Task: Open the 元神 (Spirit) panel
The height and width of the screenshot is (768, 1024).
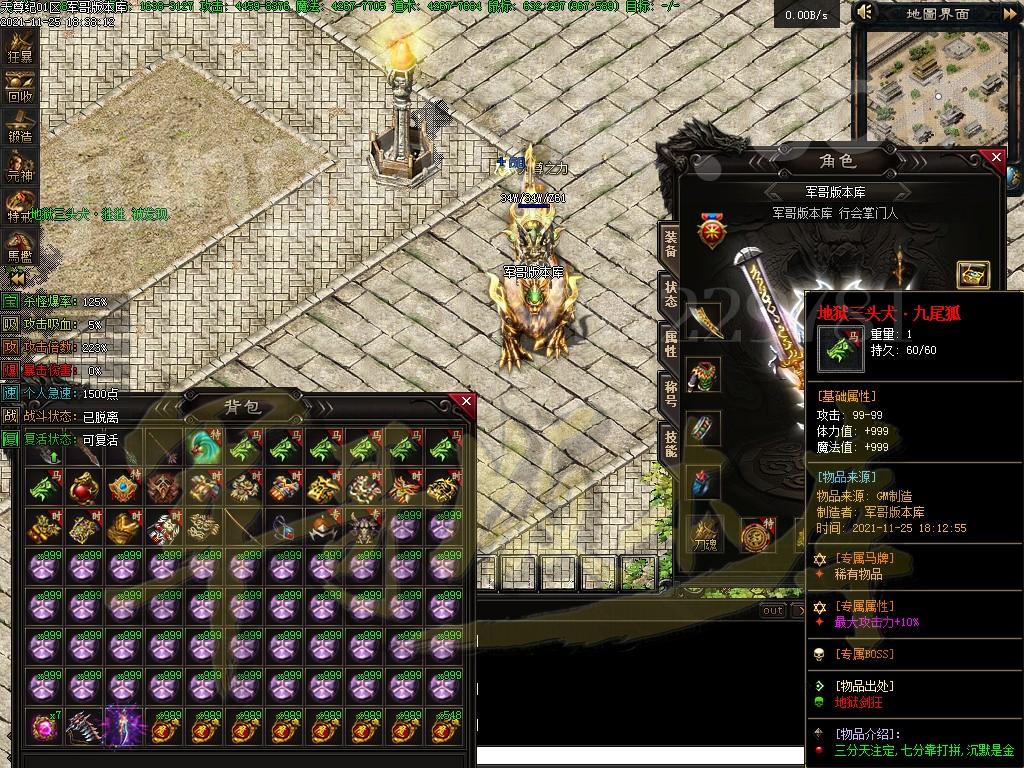Action: [x=20, y=165]
